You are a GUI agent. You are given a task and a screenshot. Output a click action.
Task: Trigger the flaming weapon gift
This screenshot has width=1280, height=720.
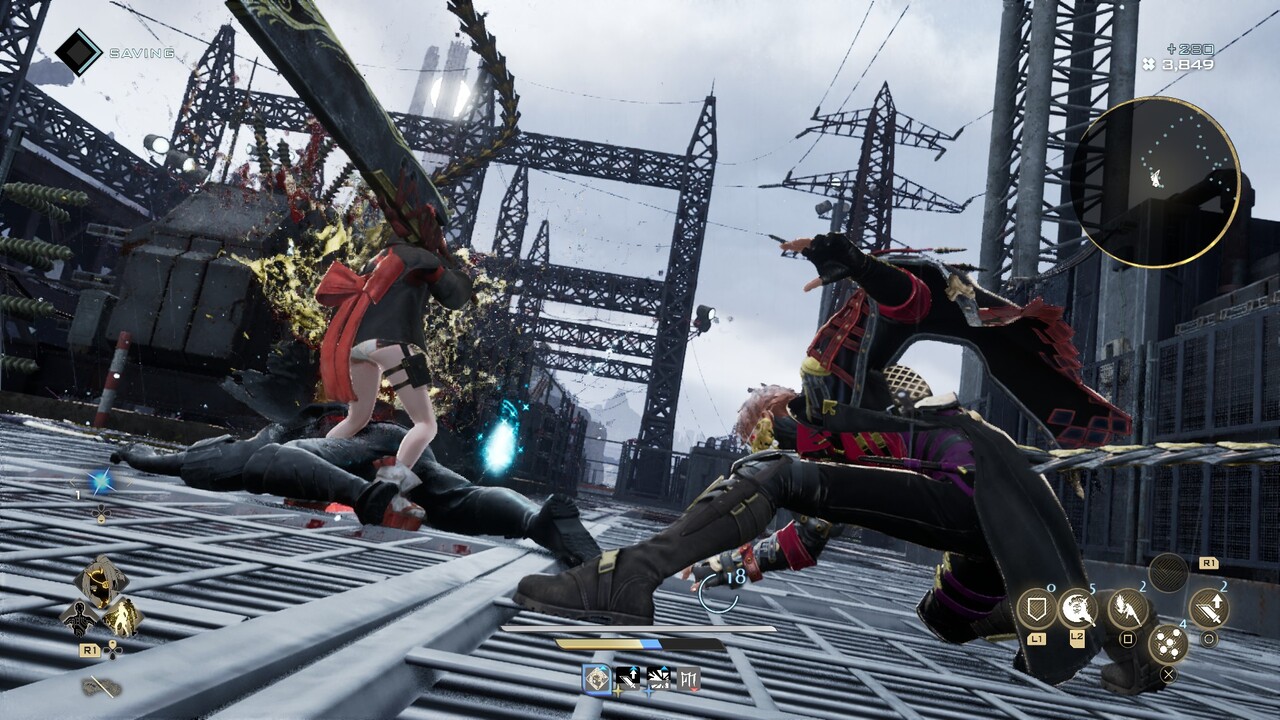[1127, 608]
